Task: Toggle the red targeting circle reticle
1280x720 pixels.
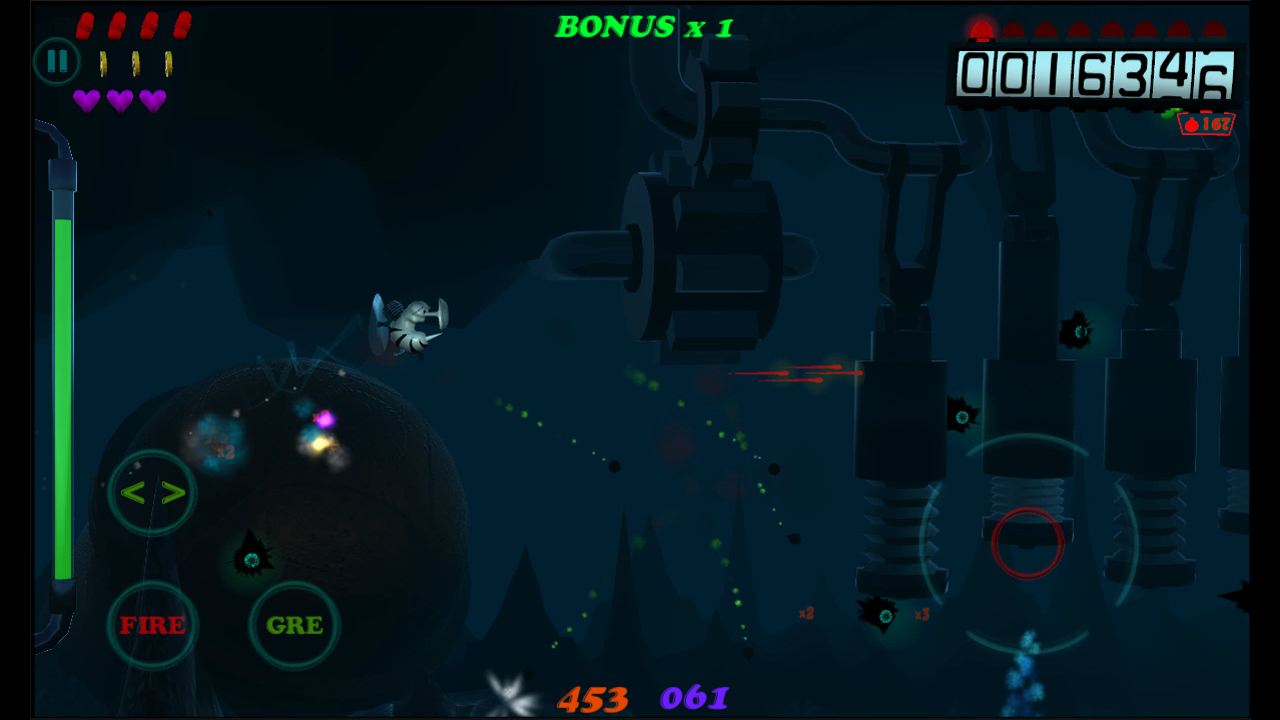Action: [x=1027, y=543]
